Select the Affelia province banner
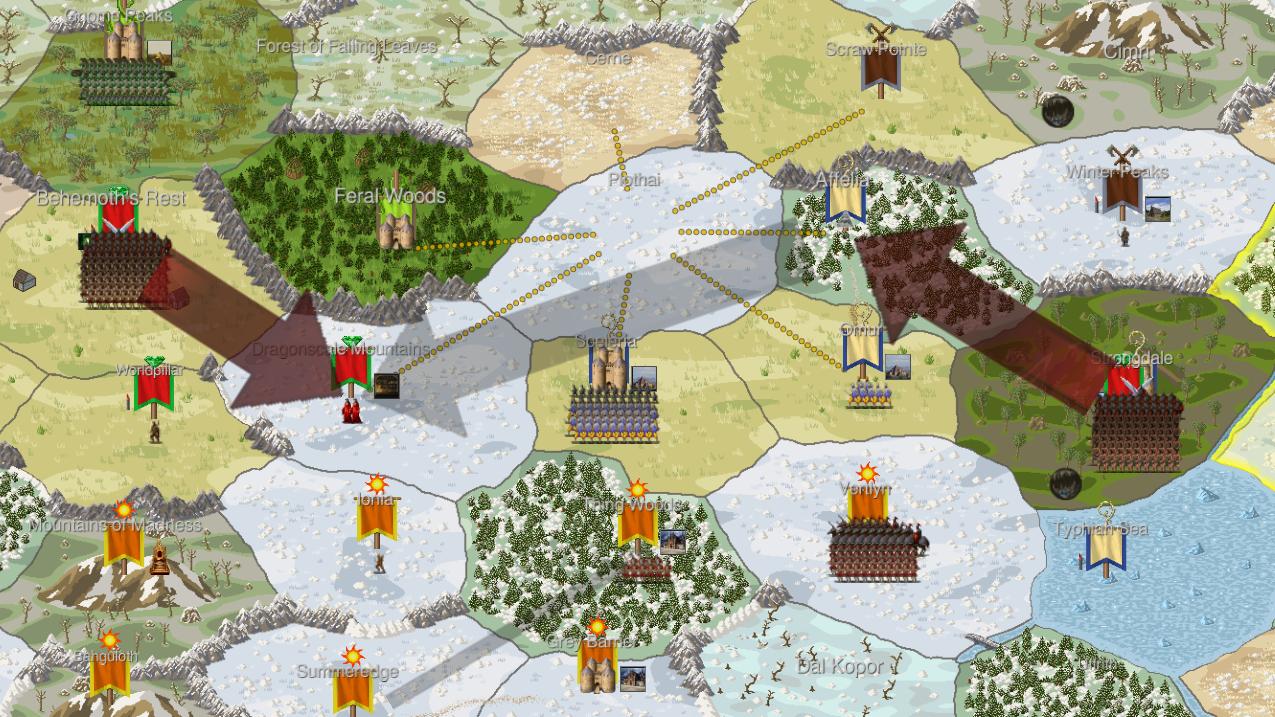This screenshot has width=1275, height=717. coord(845,199)
